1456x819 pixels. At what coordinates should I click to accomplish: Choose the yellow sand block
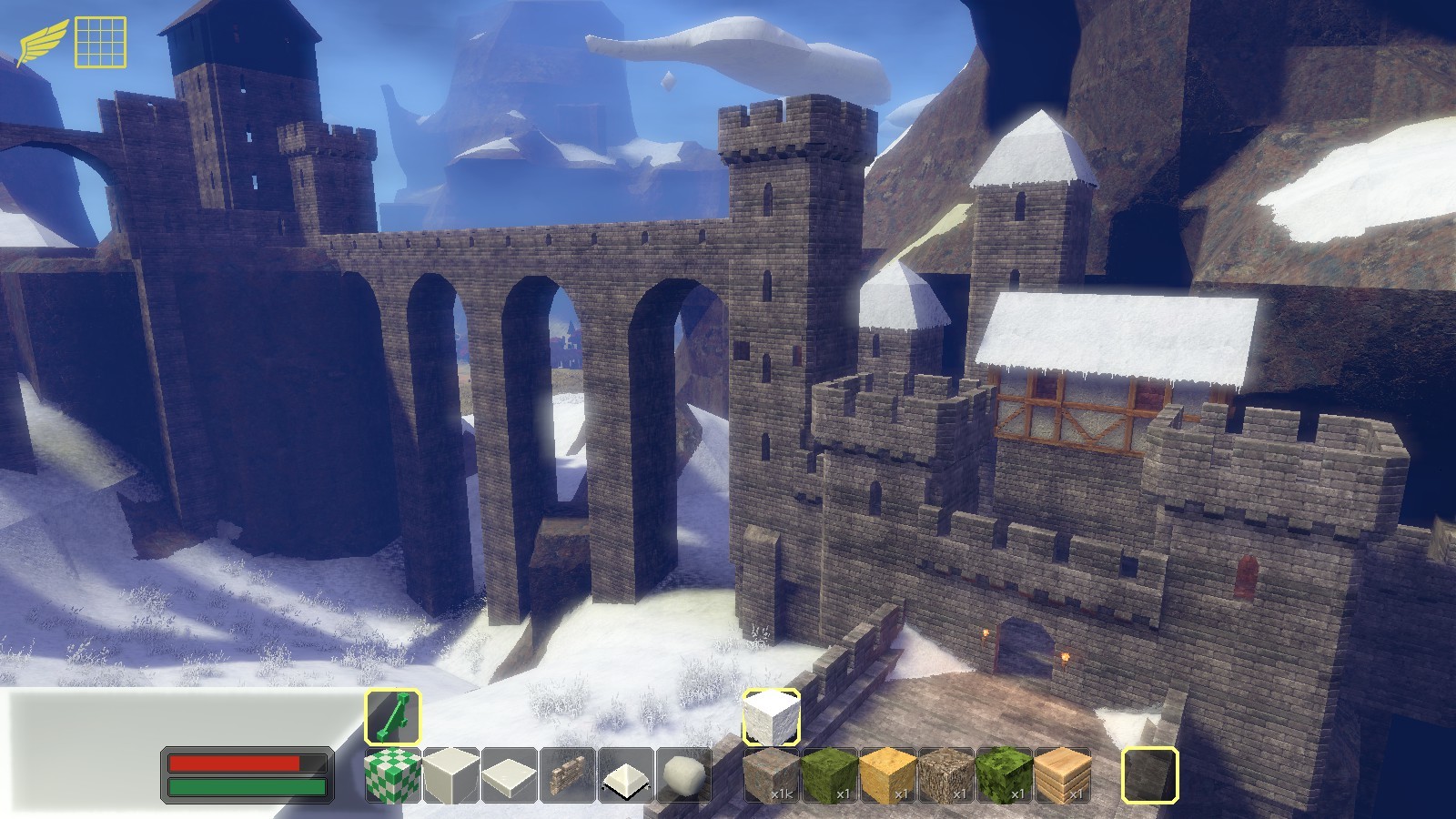(888, 775)
